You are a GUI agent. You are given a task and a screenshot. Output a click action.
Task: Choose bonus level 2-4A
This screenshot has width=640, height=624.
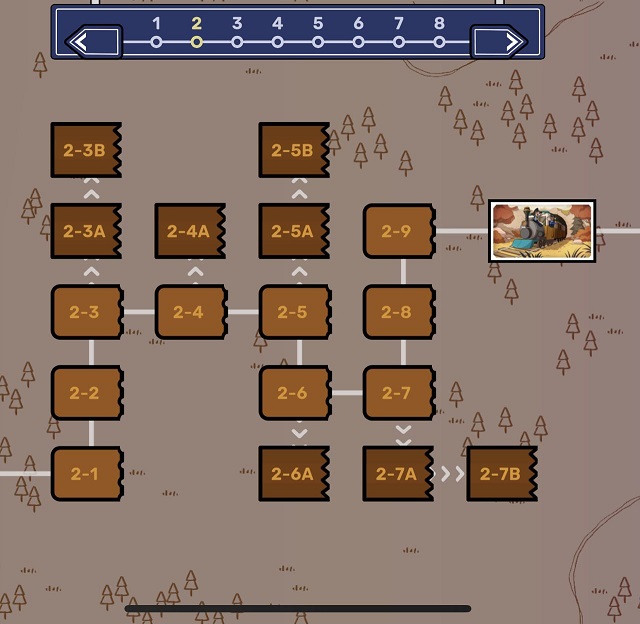click(x=190, y=231)
